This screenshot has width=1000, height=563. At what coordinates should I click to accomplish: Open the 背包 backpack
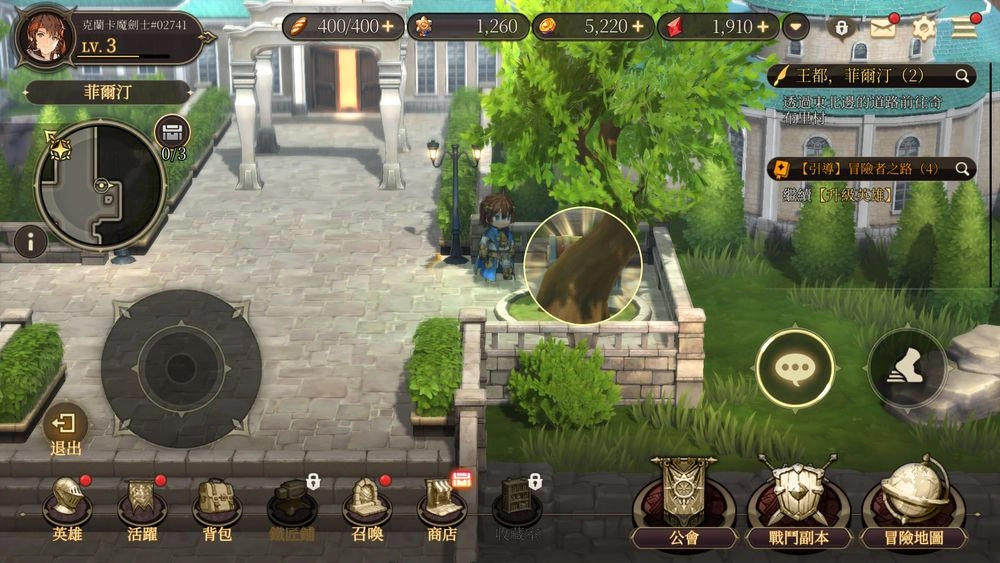point(216,502)
